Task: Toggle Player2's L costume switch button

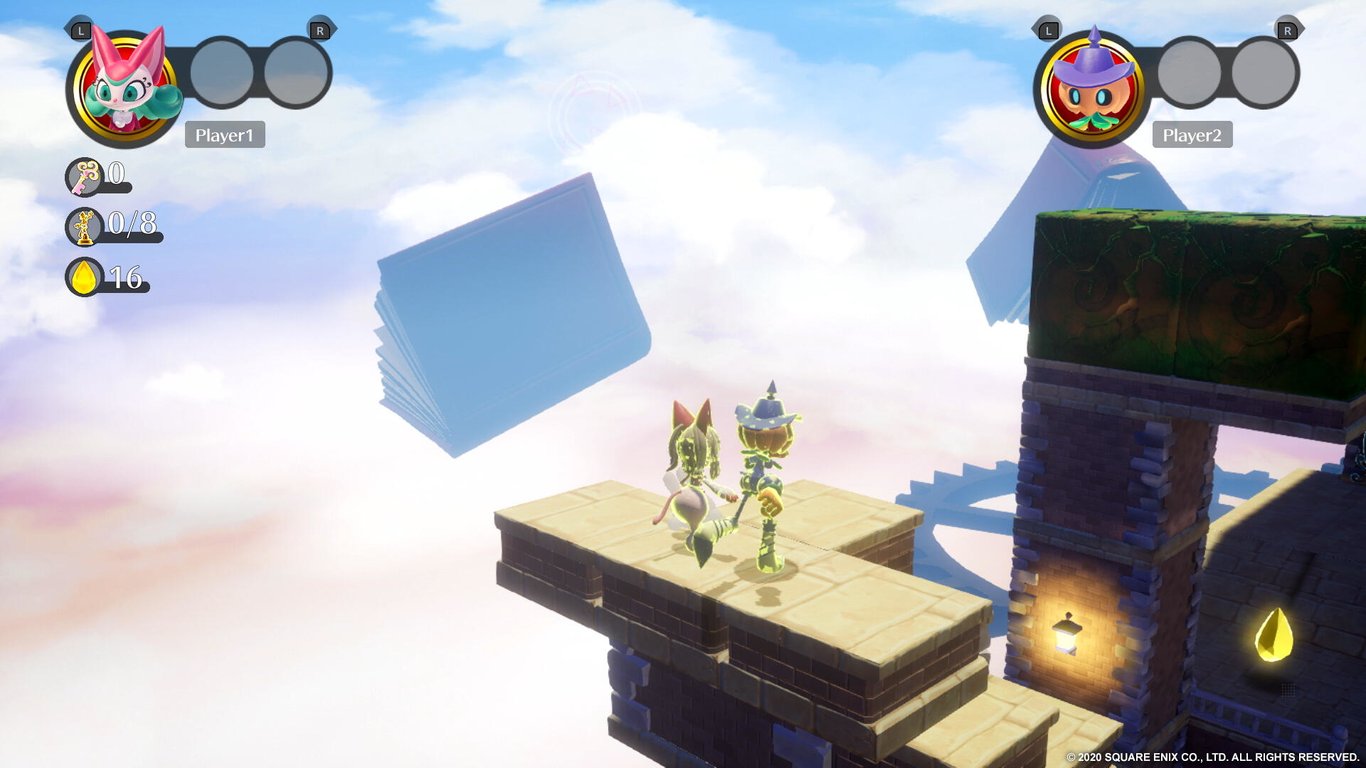Action: click(x=1048, y=31)
